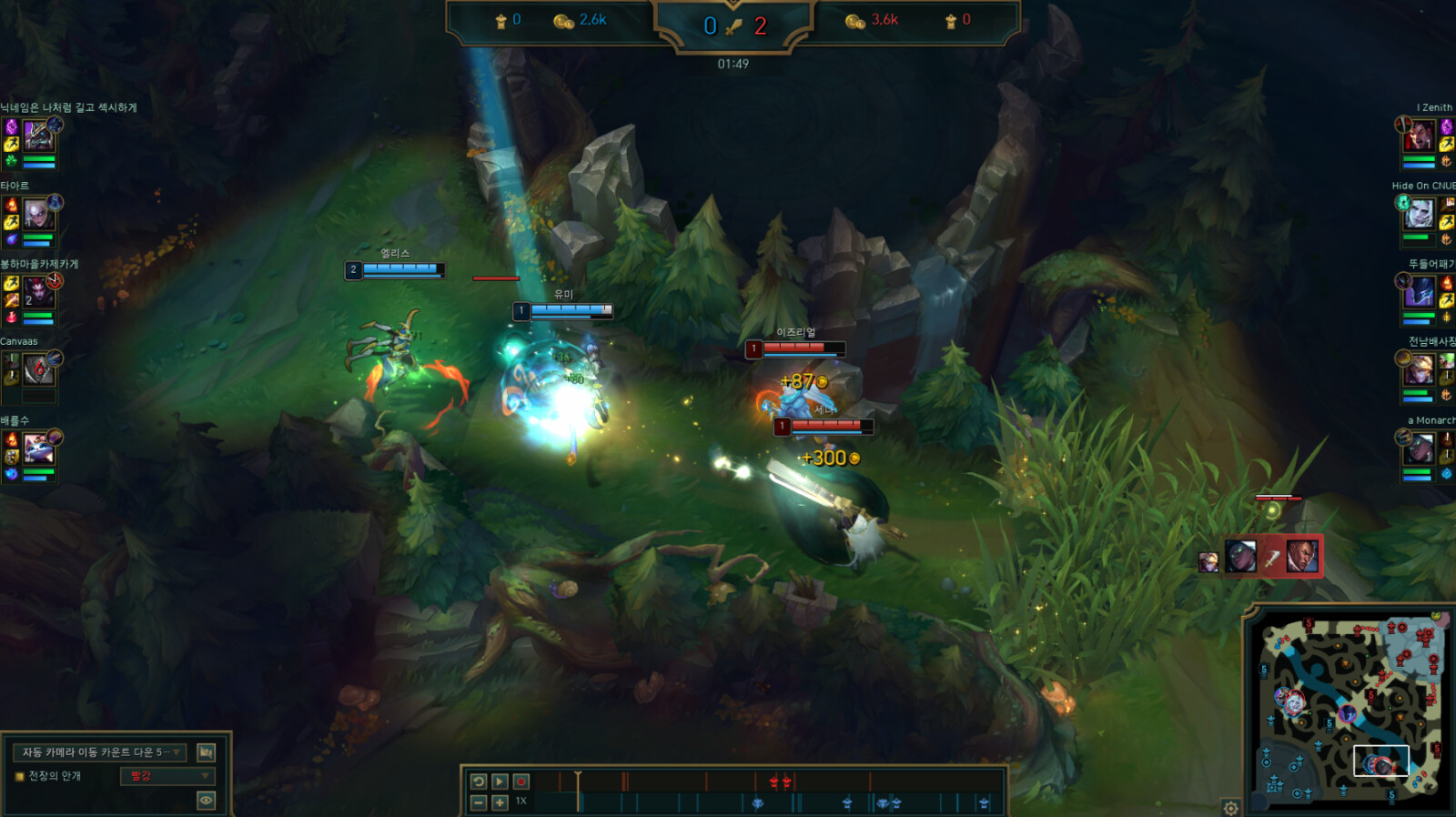Select the 배를수 player portrait
1456x817 pixels.
(x=38, y=449)
